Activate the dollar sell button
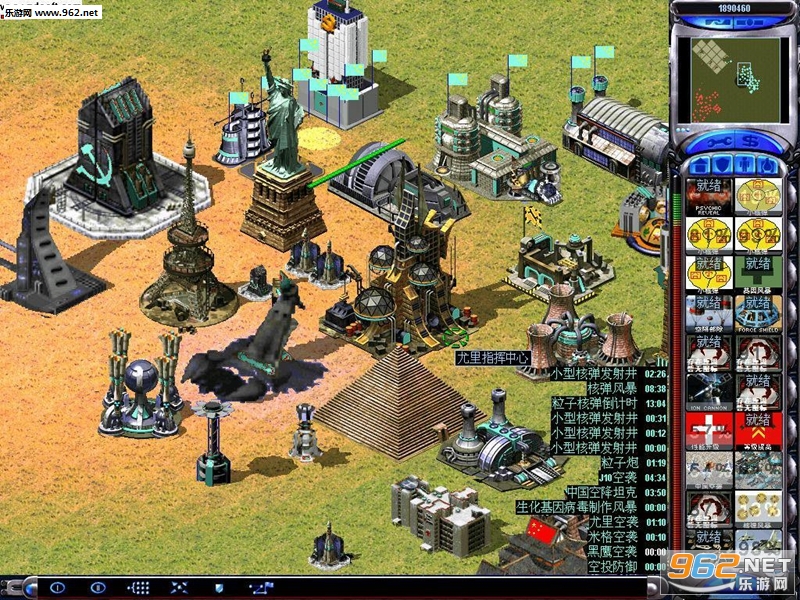Image resolution: width=800 pixels, height=600 pixels. point(751,140)
